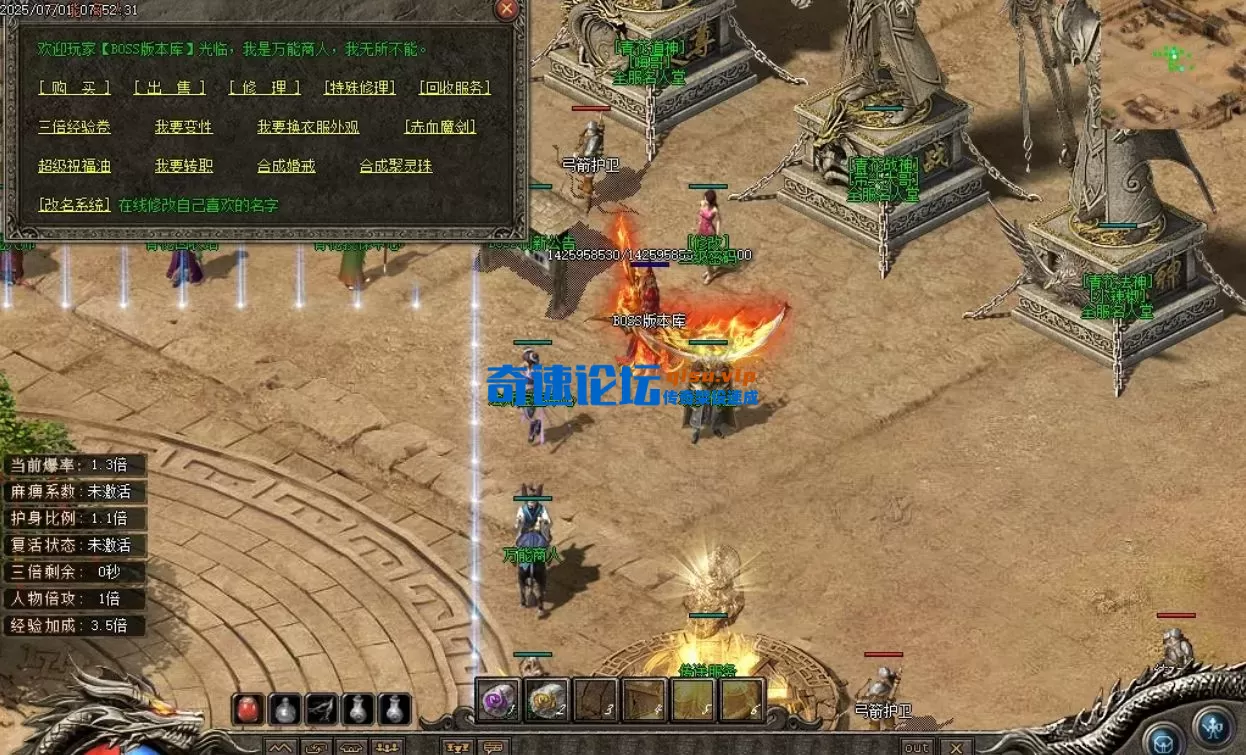Open the 改名系统 rename system
The image size is (1246, 755).
click(74, 205)
